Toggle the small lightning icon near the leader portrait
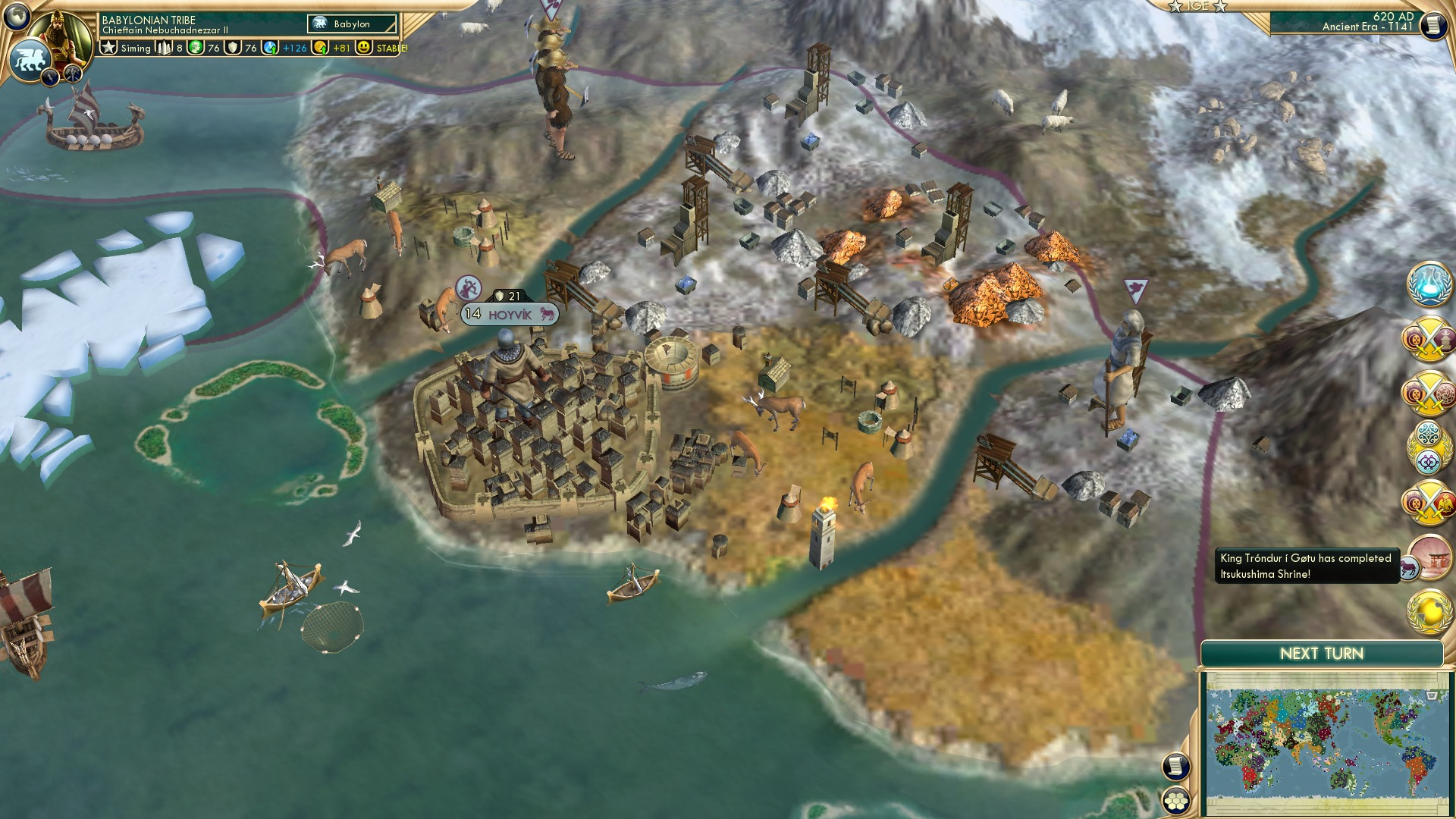This screenshot has height=819, width=1456. tap(50, 78)
